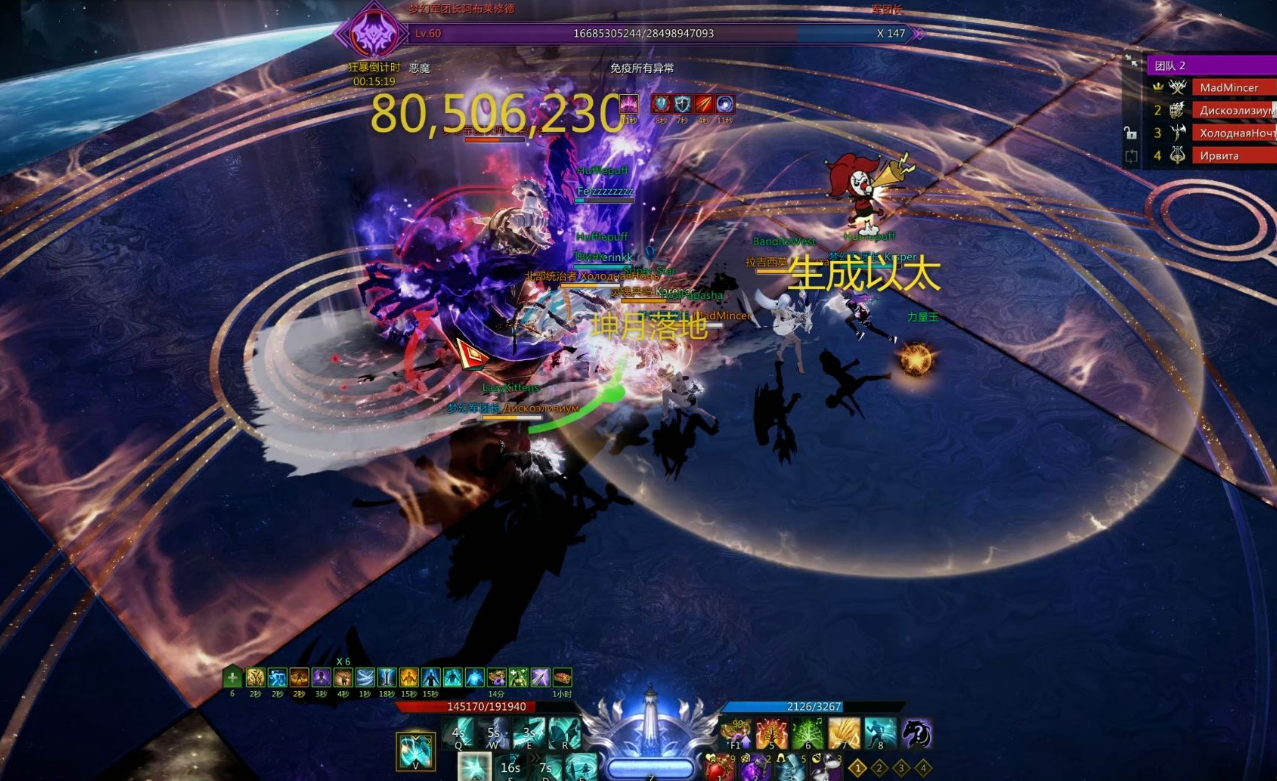Activate the E skill
Screen dimensions: 1277x781
pos(531,733)
